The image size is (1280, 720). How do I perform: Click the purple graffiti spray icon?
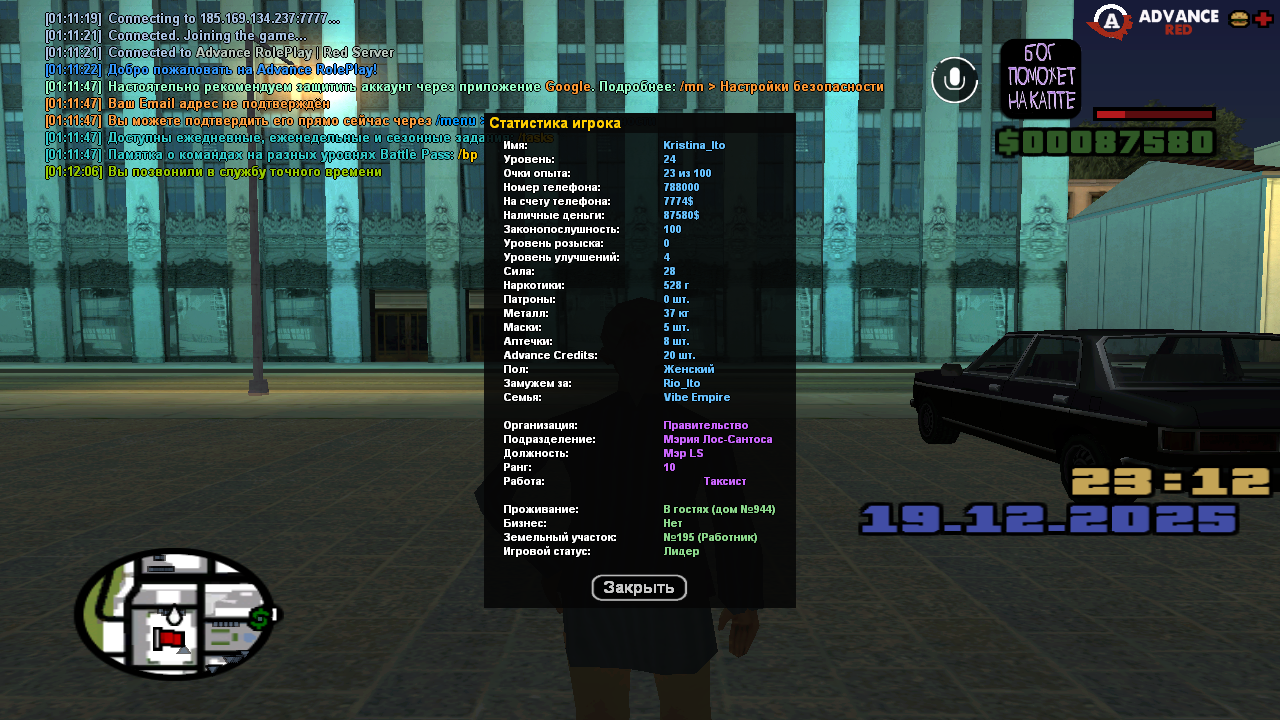click(1040, 79)
